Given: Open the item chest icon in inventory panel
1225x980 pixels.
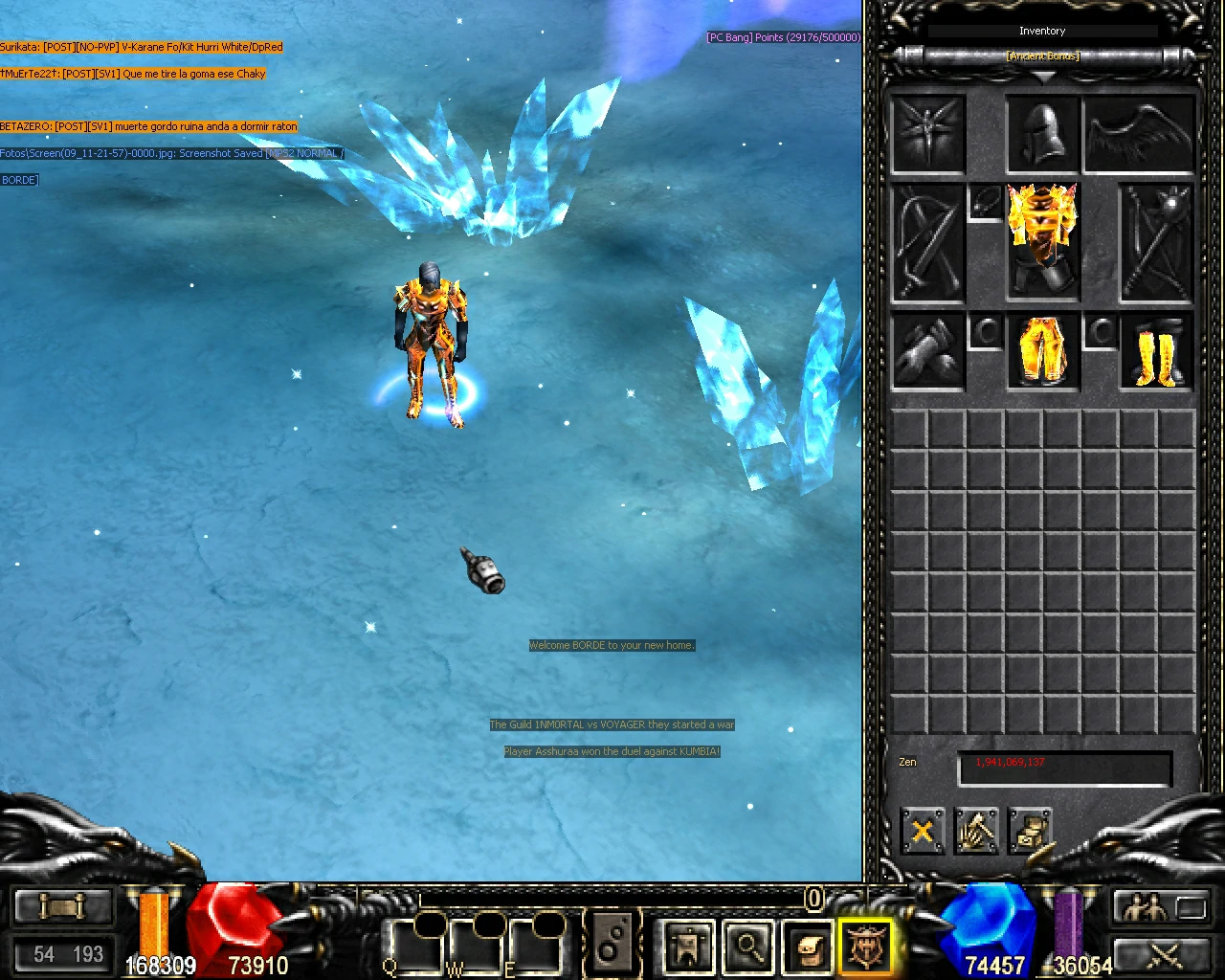Looking at the screenshot, I should point(1032,831).
